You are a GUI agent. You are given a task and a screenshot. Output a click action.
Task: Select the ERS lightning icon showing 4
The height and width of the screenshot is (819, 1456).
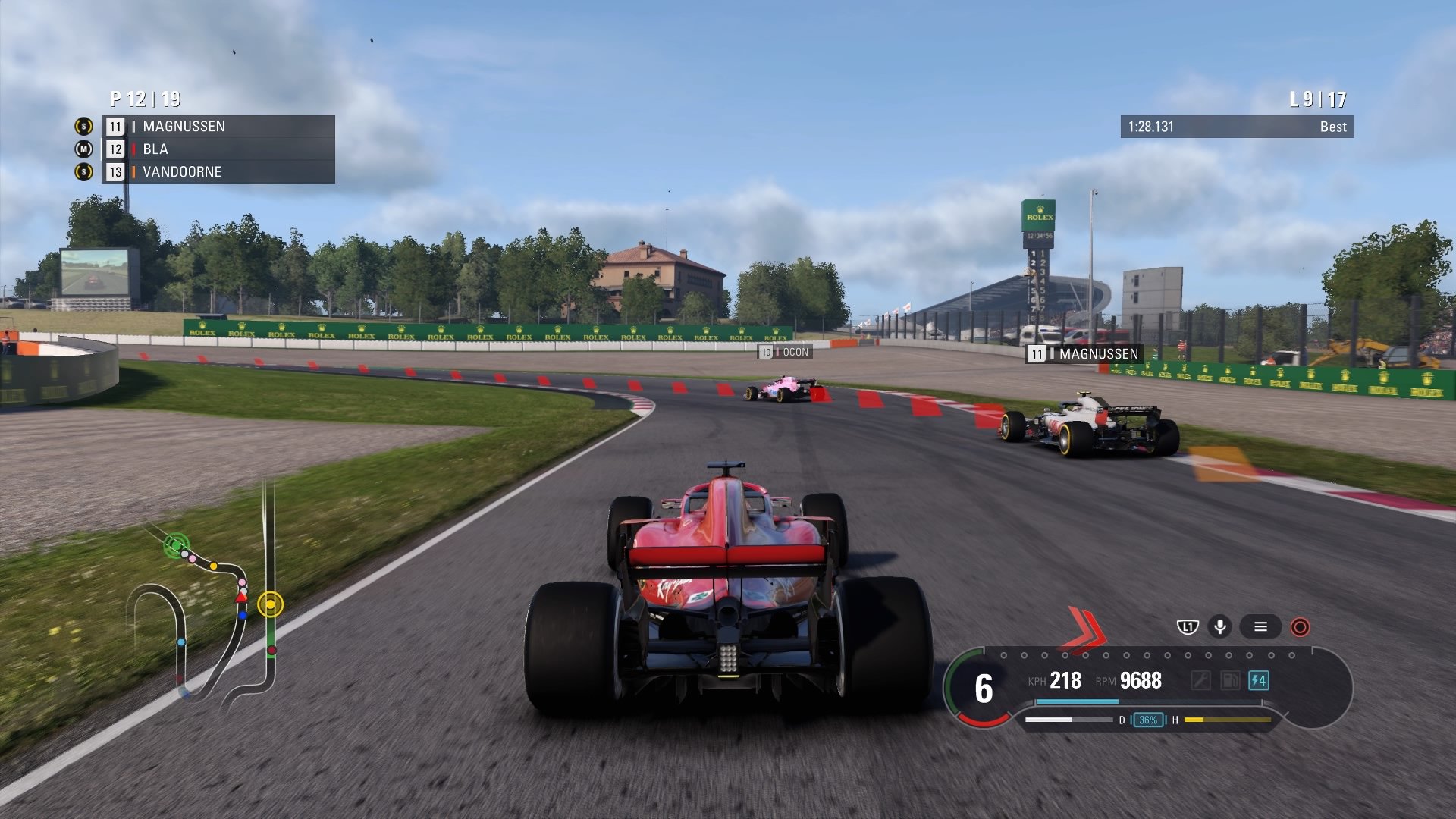click(1259, 682)
